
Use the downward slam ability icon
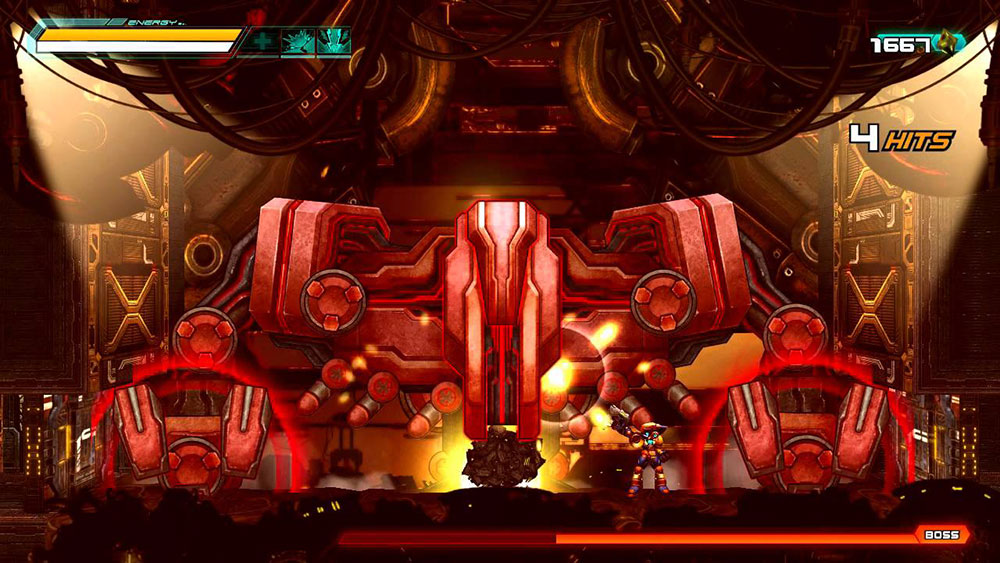point(332,42)
